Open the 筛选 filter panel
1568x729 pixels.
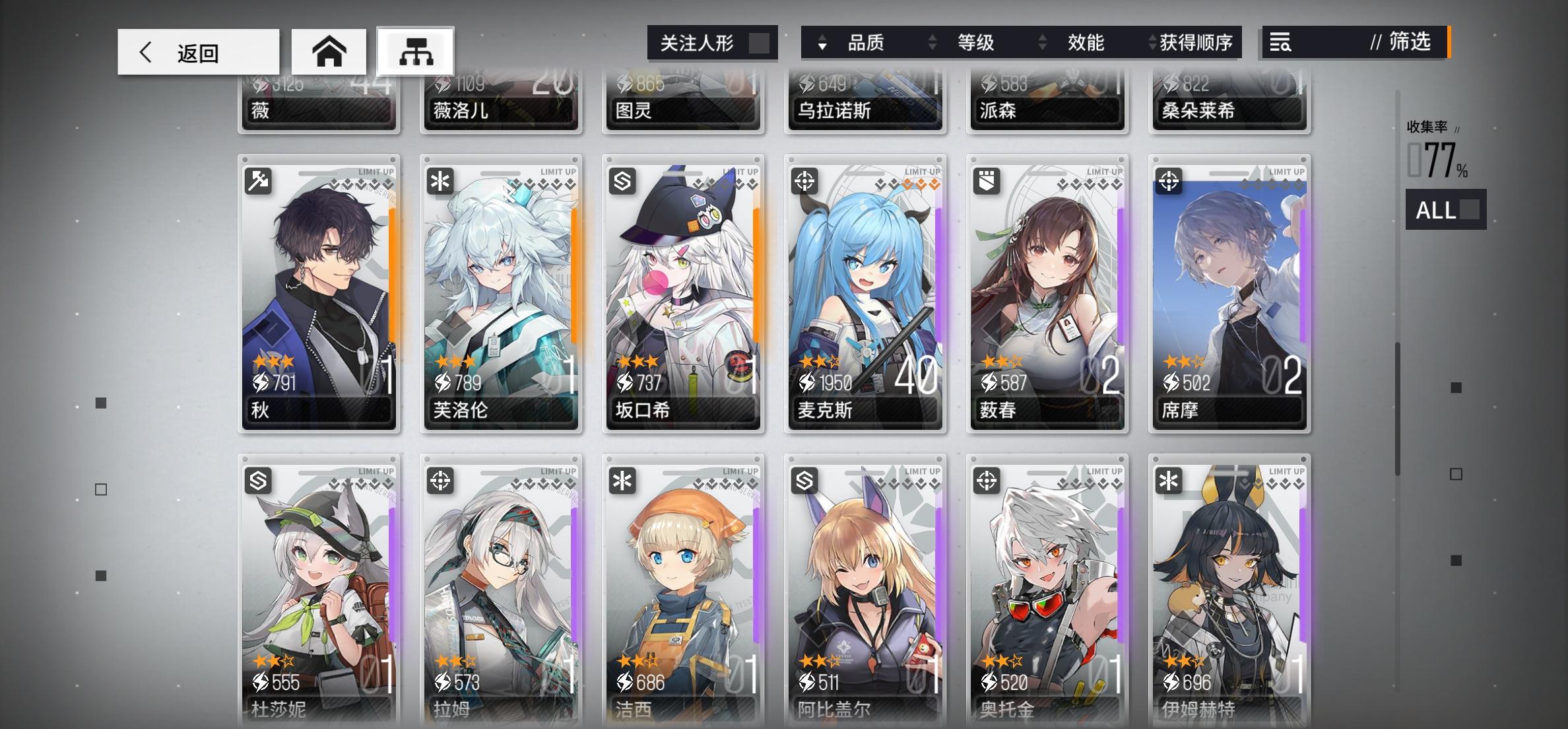coord(1412,44)
